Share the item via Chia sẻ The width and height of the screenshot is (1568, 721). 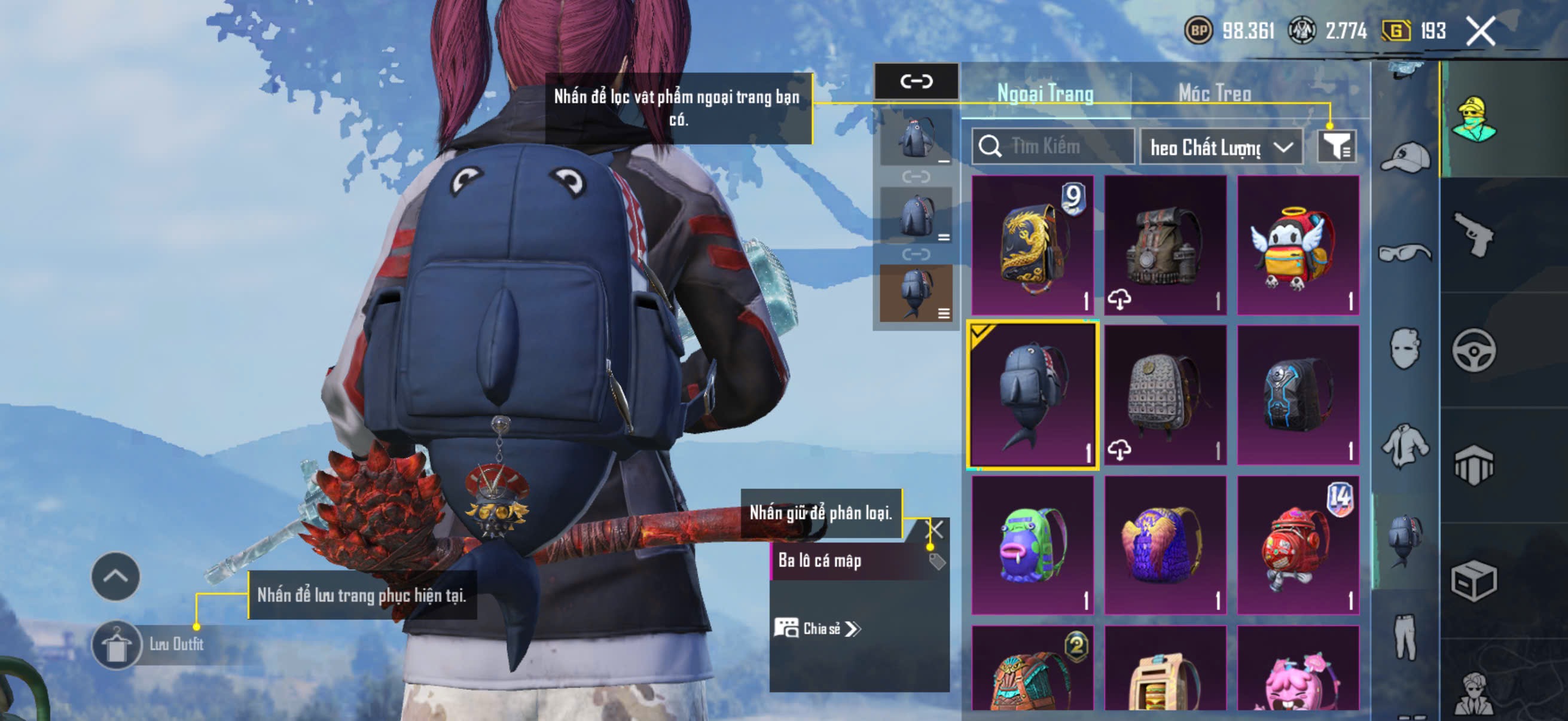[817, 628]
